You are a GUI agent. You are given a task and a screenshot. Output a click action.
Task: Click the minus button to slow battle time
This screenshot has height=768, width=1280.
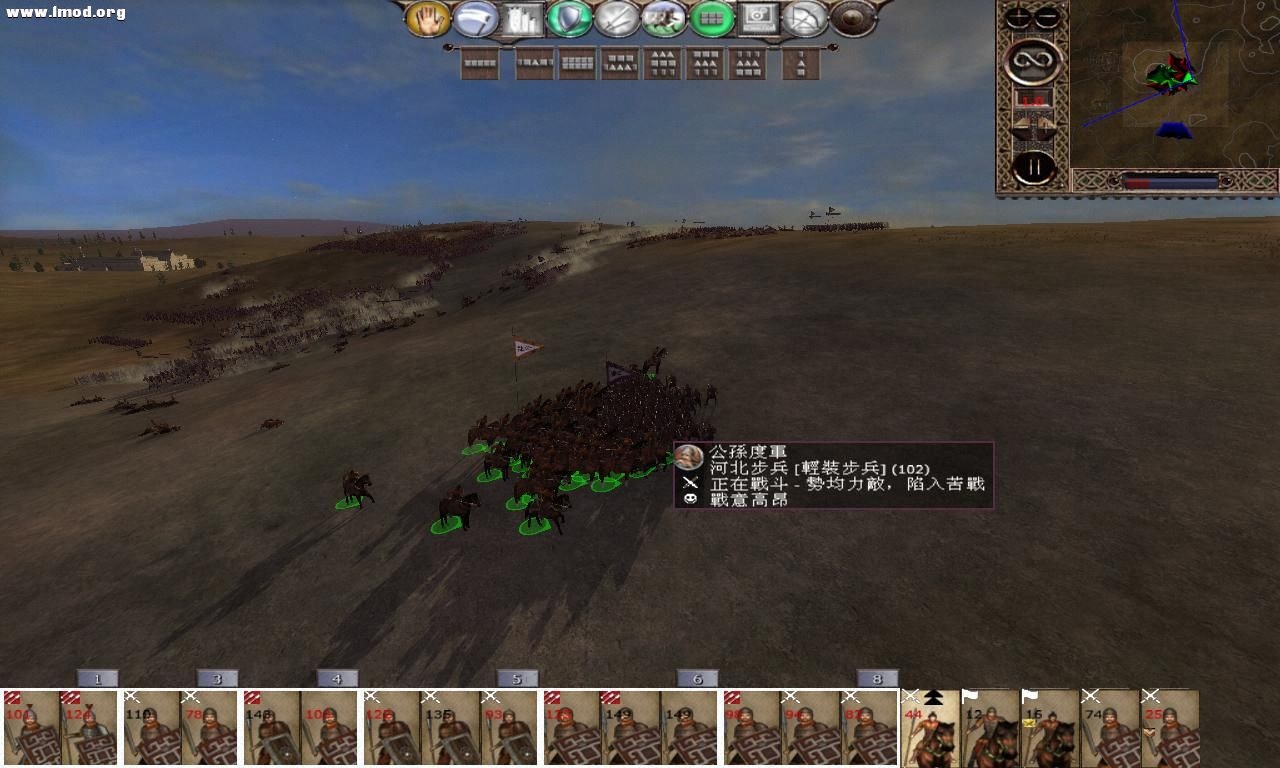pyautogui.click(x=1046, y=16)
